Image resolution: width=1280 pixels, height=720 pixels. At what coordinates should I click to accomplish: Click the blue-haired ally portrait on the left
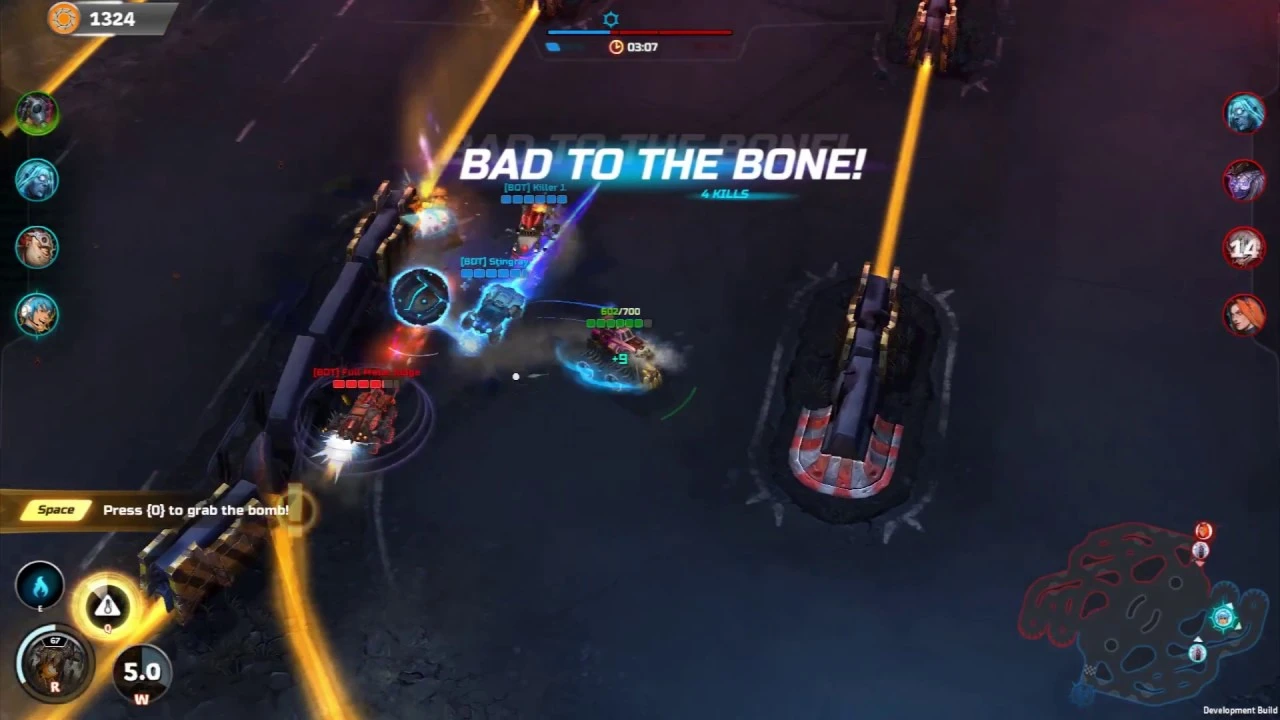pyautogui.click(x=37, y=314)
